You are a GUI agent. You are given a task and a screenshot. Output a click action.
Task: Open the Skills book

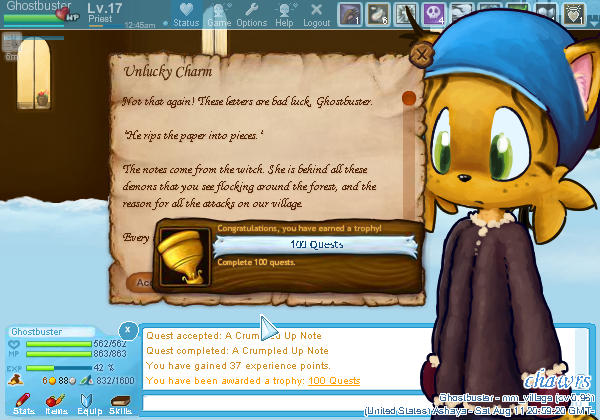(x=121, y=403)
